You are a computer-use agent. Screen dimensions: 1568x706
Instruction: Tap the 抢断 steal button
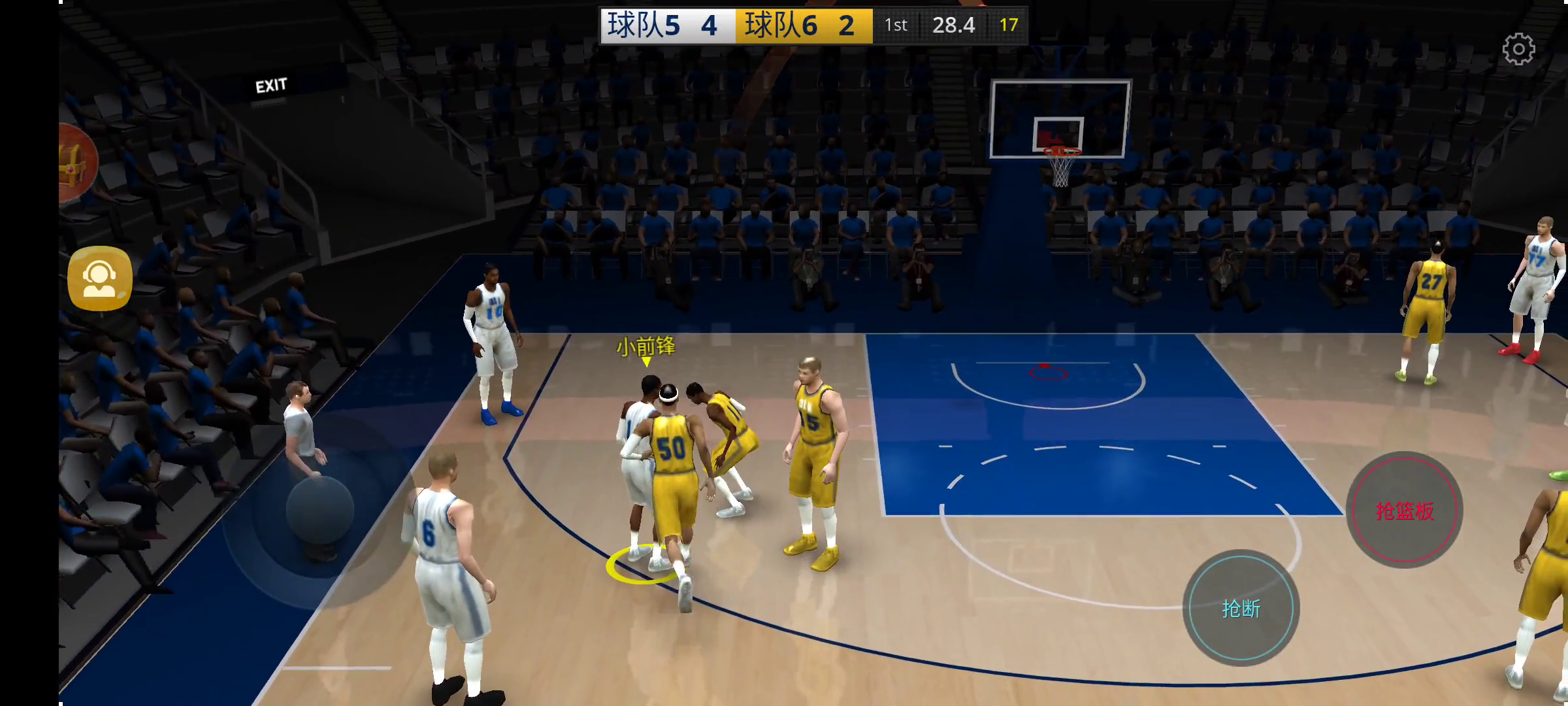click(x=1241, y=608)
